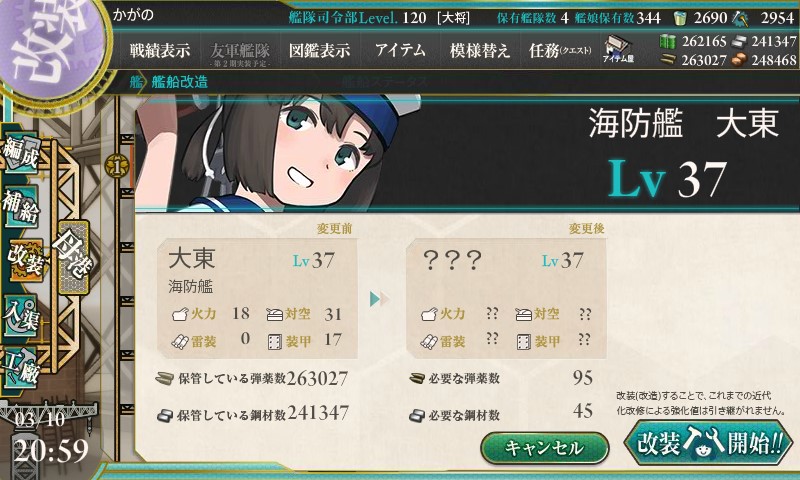Select 改装 remodel side button
Viewport: 800px width, 480px height.
pos(26,263)
